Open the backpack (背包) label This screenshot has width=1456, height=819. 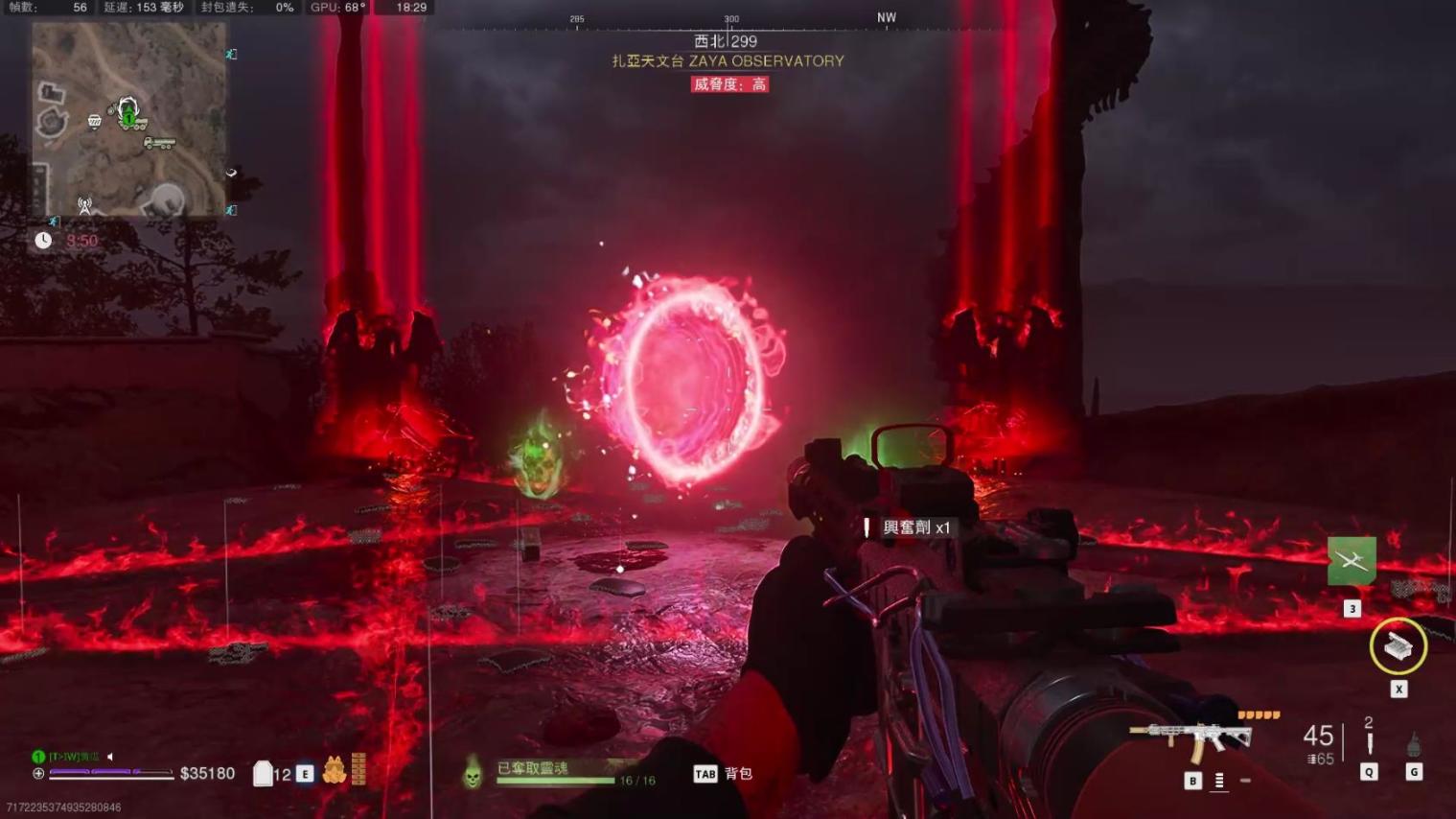(x=738, y=774)
